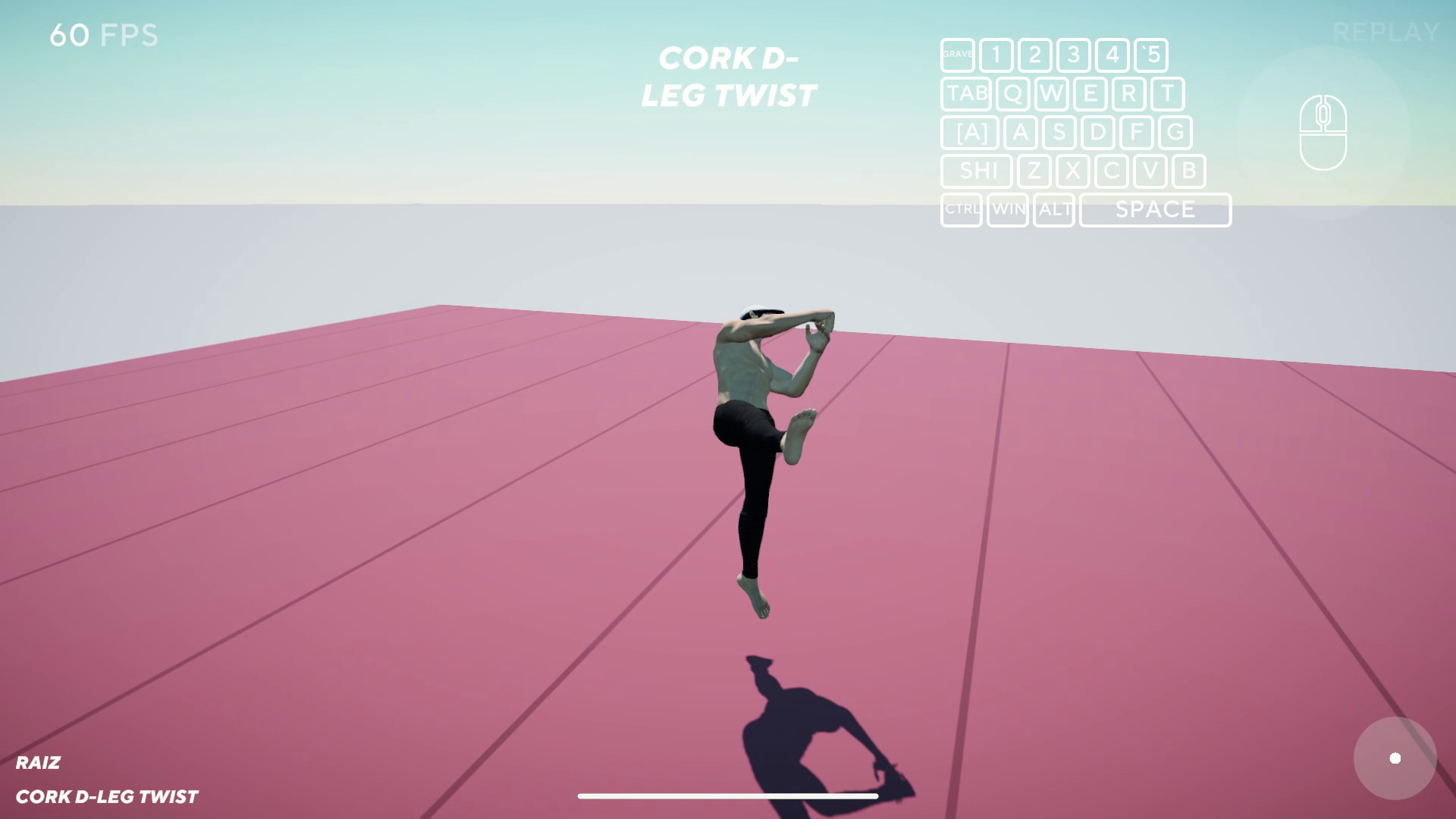
Task: Toggle the [A] modifier key
Action: click(970, 133)
